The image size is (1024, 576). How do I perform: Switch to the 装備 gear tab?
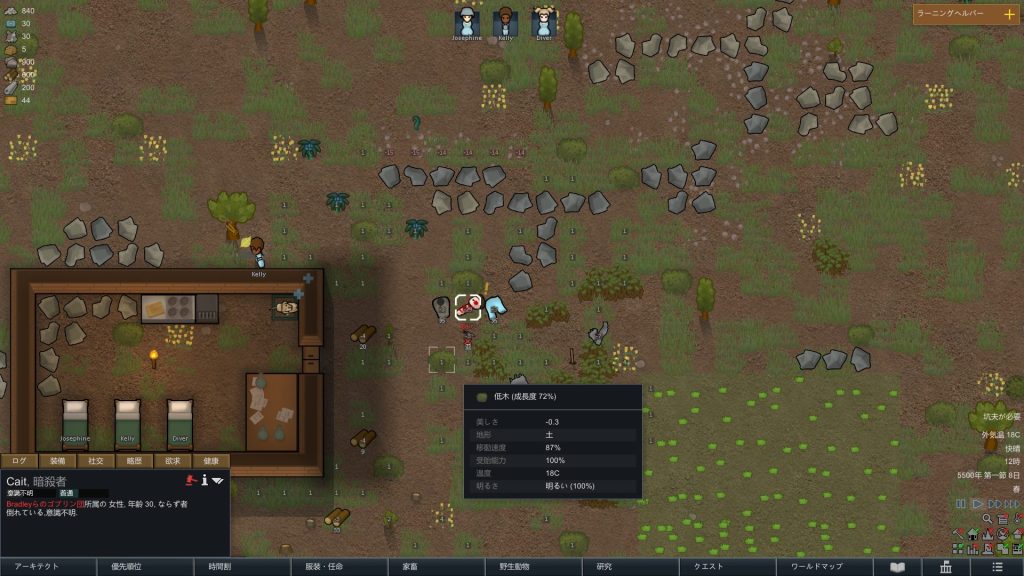[x=57, y=461]
